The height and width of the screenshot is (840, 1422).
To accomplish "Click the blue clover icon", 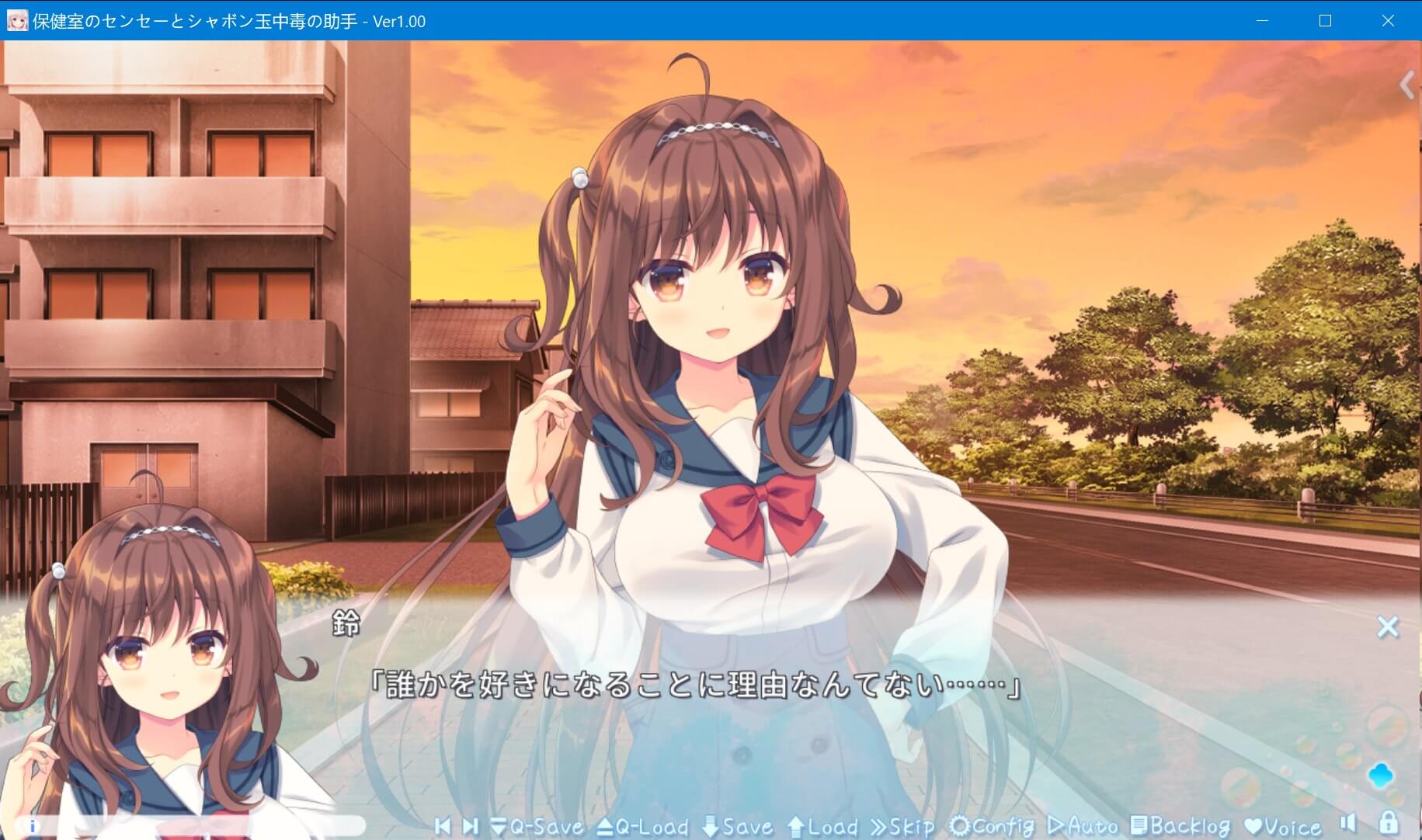I will point(1381,775).
